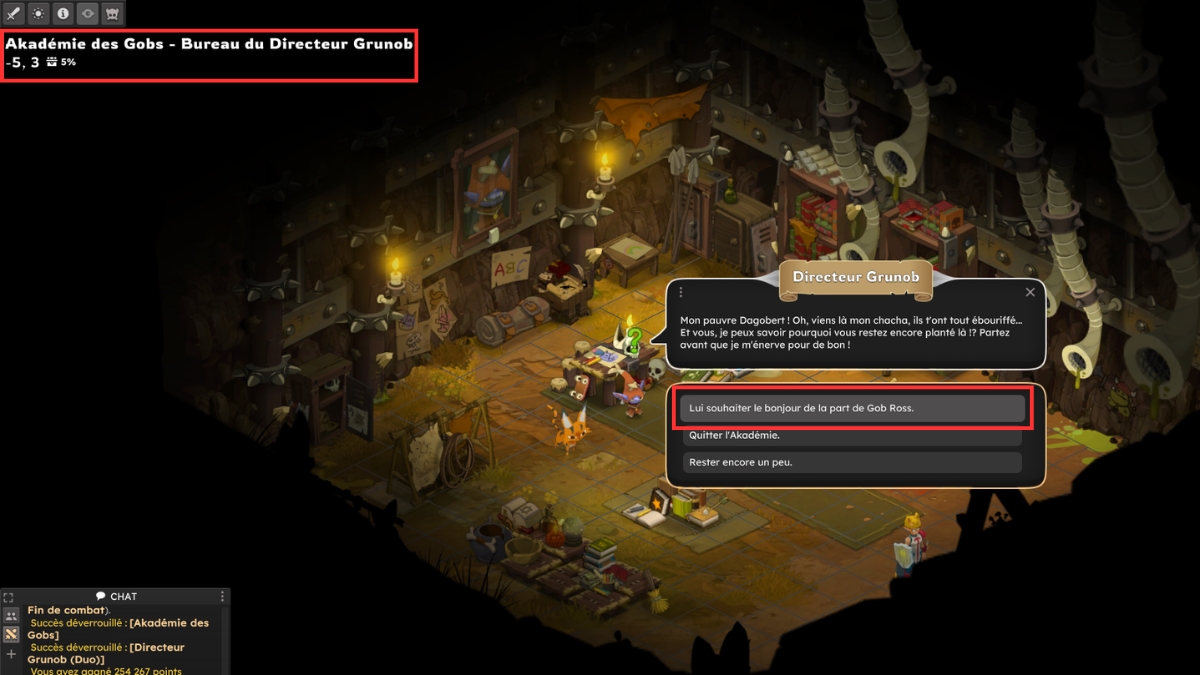Toggle the dotted circle icon in top toolbar
Screen dimensions: 1200x675
38,14
